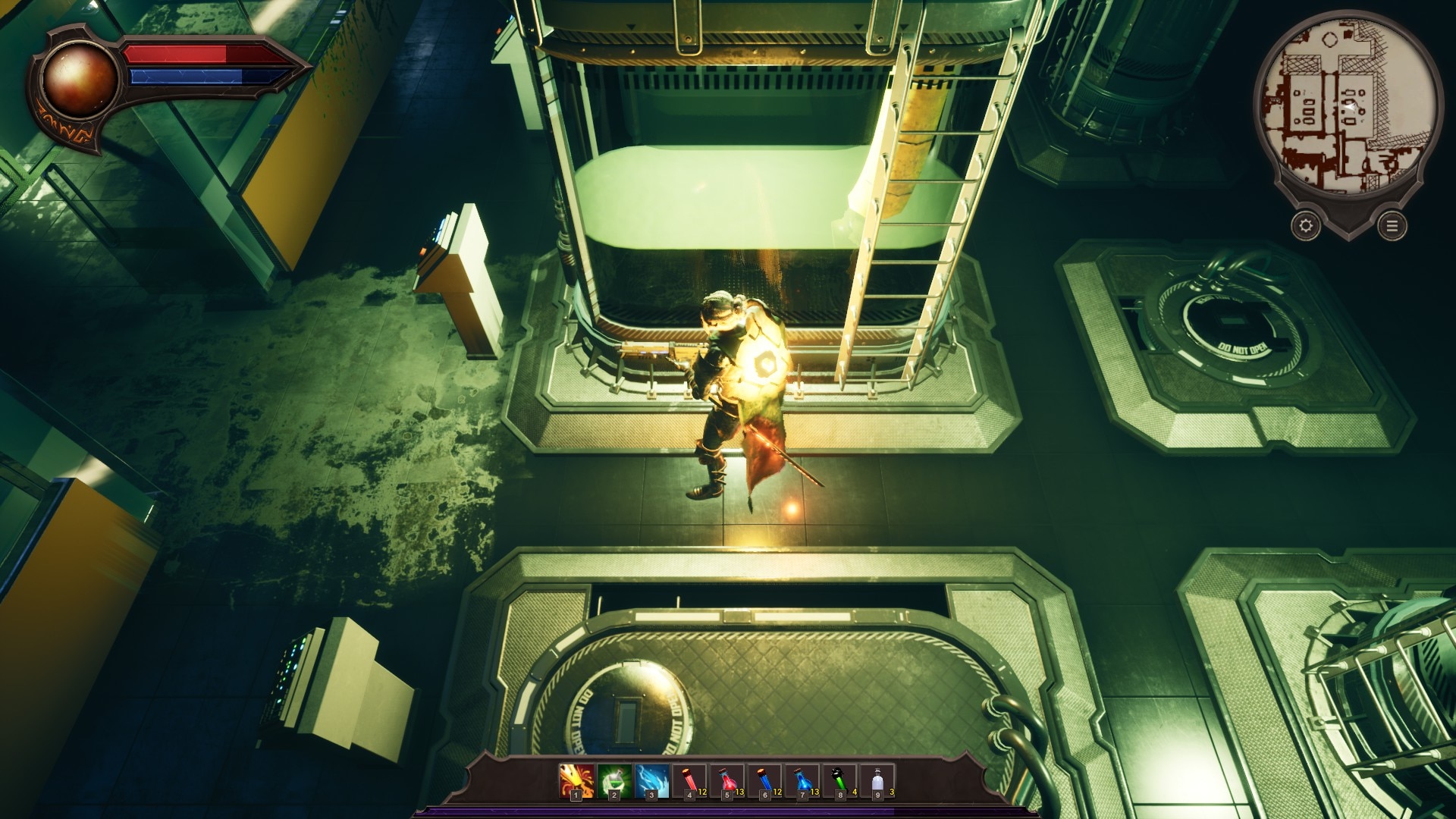The height and width of the screenshot is (819, 1456).
Task: Open settings with the gear button
Action: (1306, 225)
